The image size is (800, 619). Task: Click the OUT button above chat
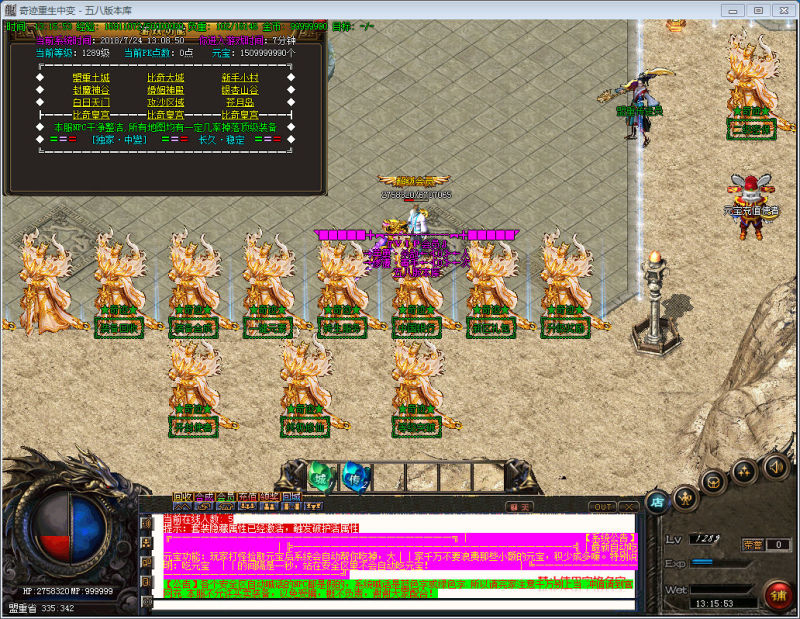(x=602, y=507)
